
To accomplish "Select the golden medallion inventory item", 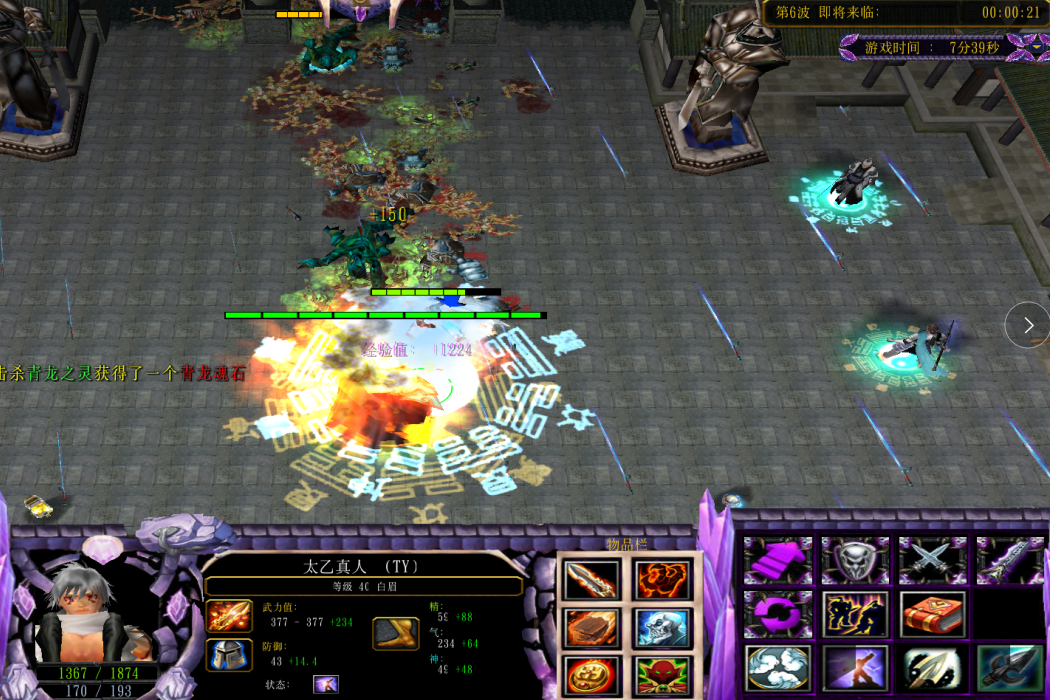I will 590,674.
